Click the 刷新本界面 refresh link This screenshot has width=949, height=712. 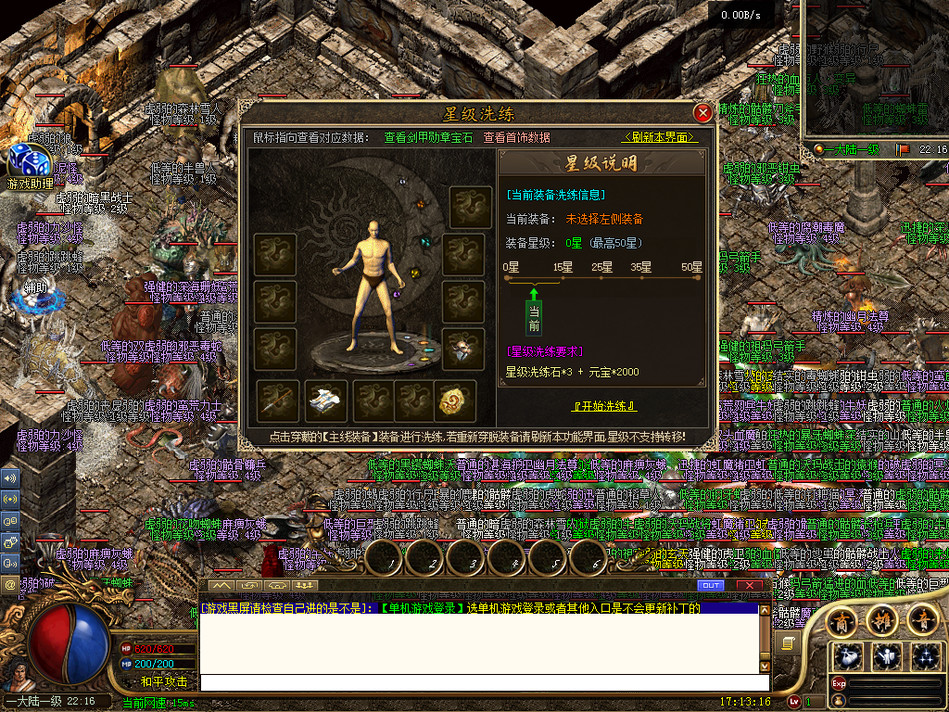659,137
